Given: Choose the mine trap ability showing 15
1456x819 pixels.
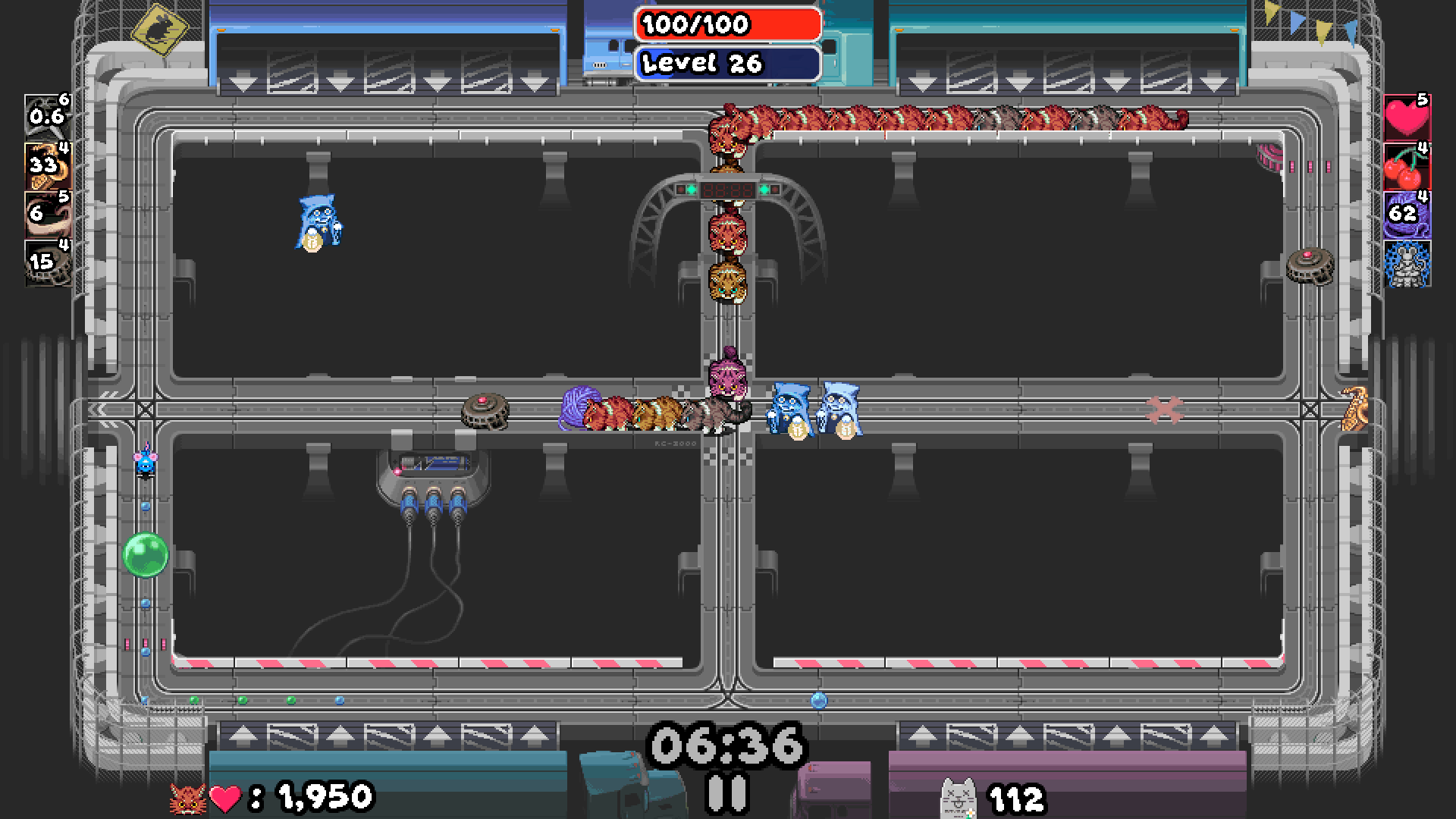Looking at the screenshot, I should click(x=48, y=263).
